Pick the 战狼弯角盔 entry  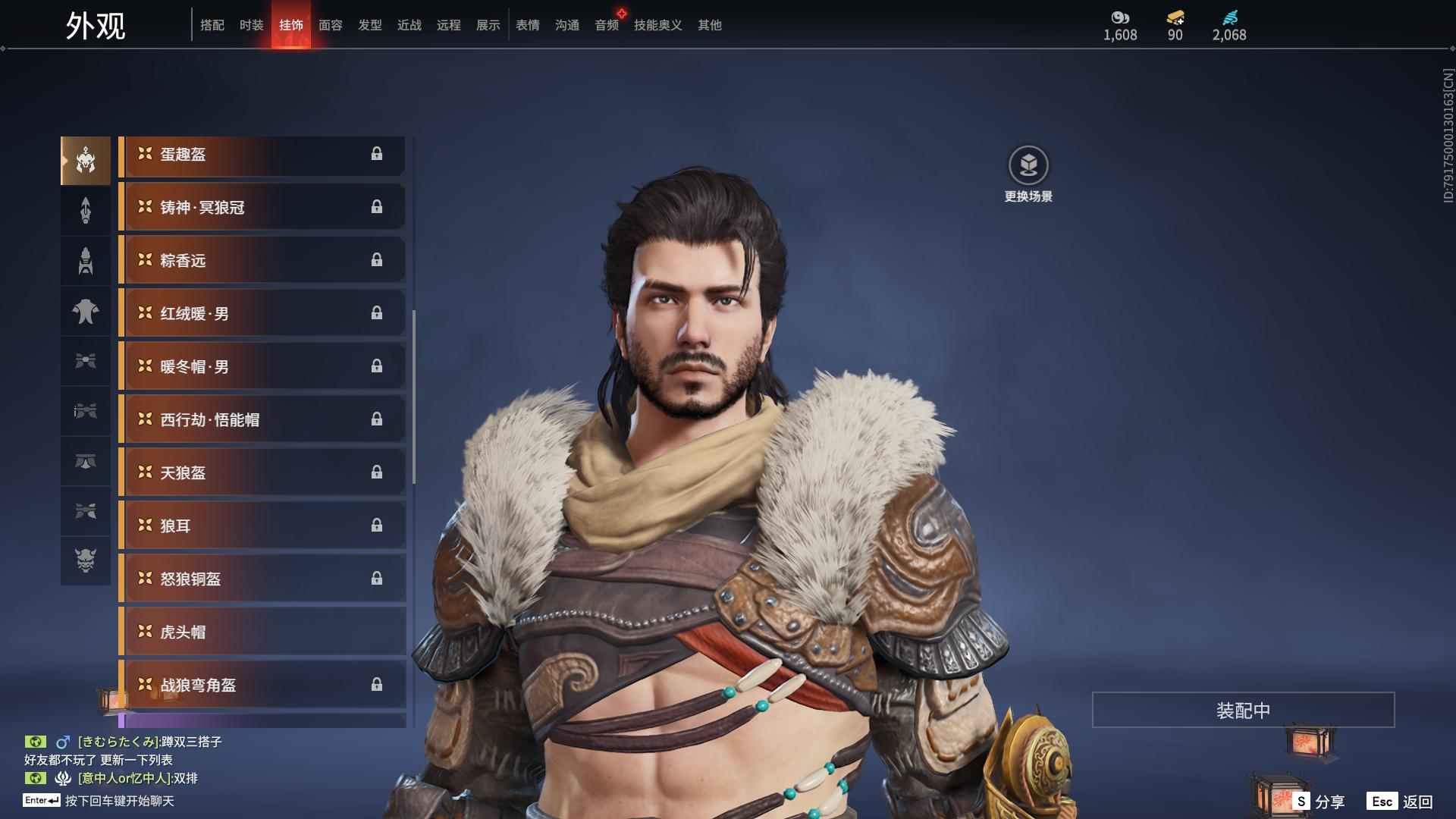tap(262, 686)
